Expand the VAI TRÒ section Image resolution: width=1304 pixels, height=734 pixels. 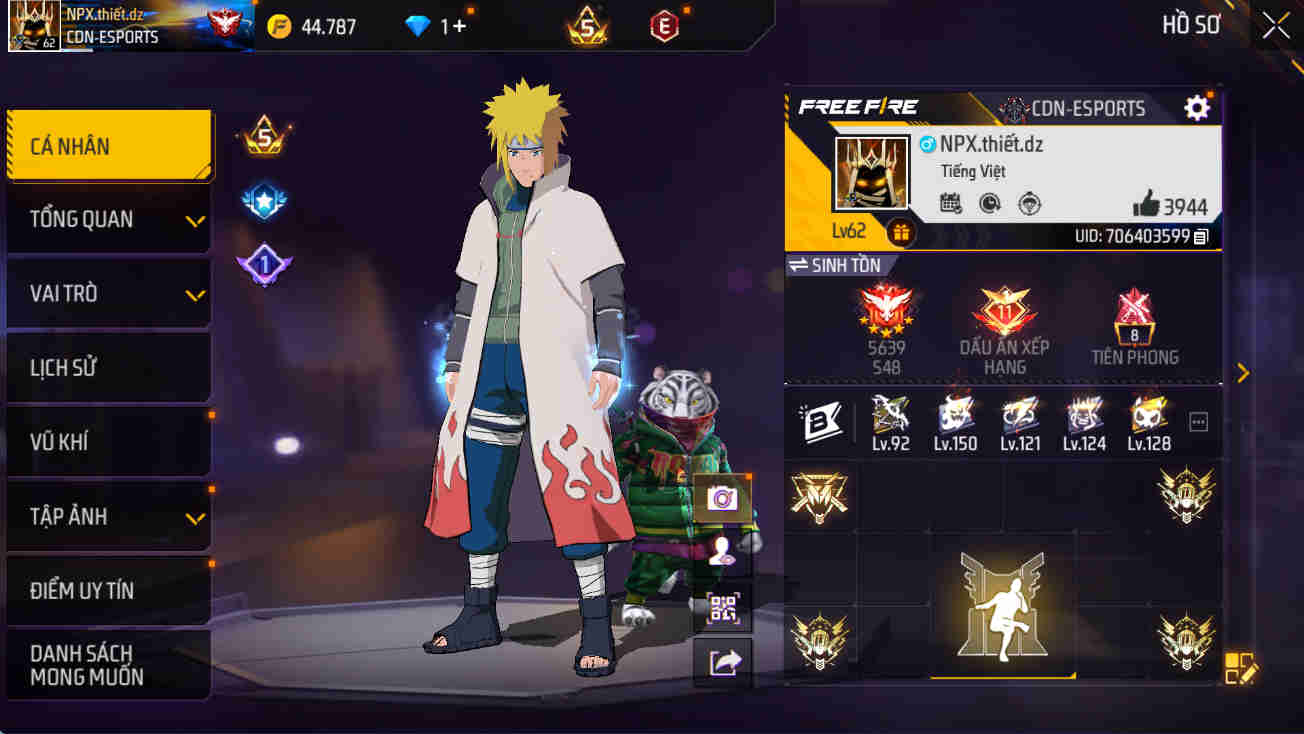click(x=109, y=293)
